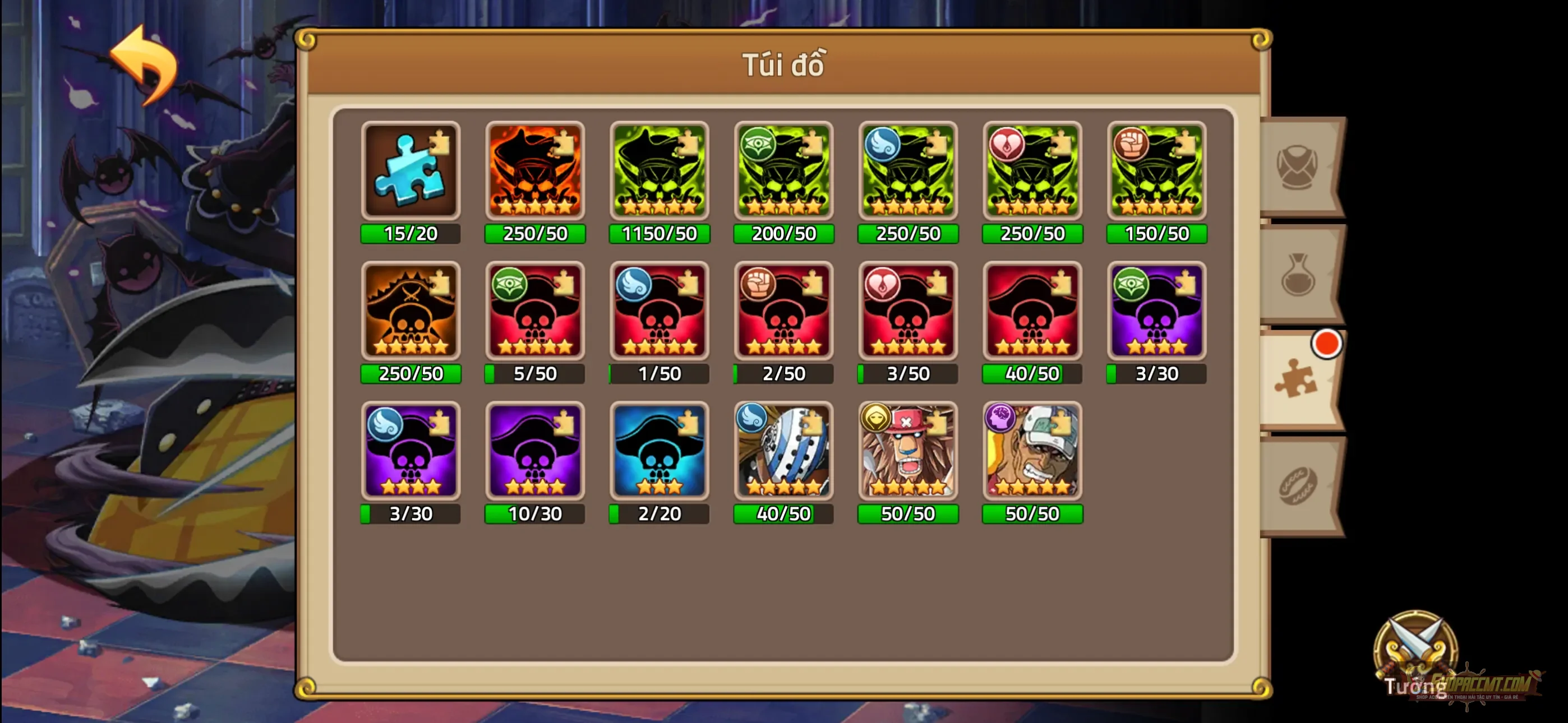The image size is (1568, 723).
Task: Click the green progress bar under the blue puzzle piece
Action: tap(409, 234)
